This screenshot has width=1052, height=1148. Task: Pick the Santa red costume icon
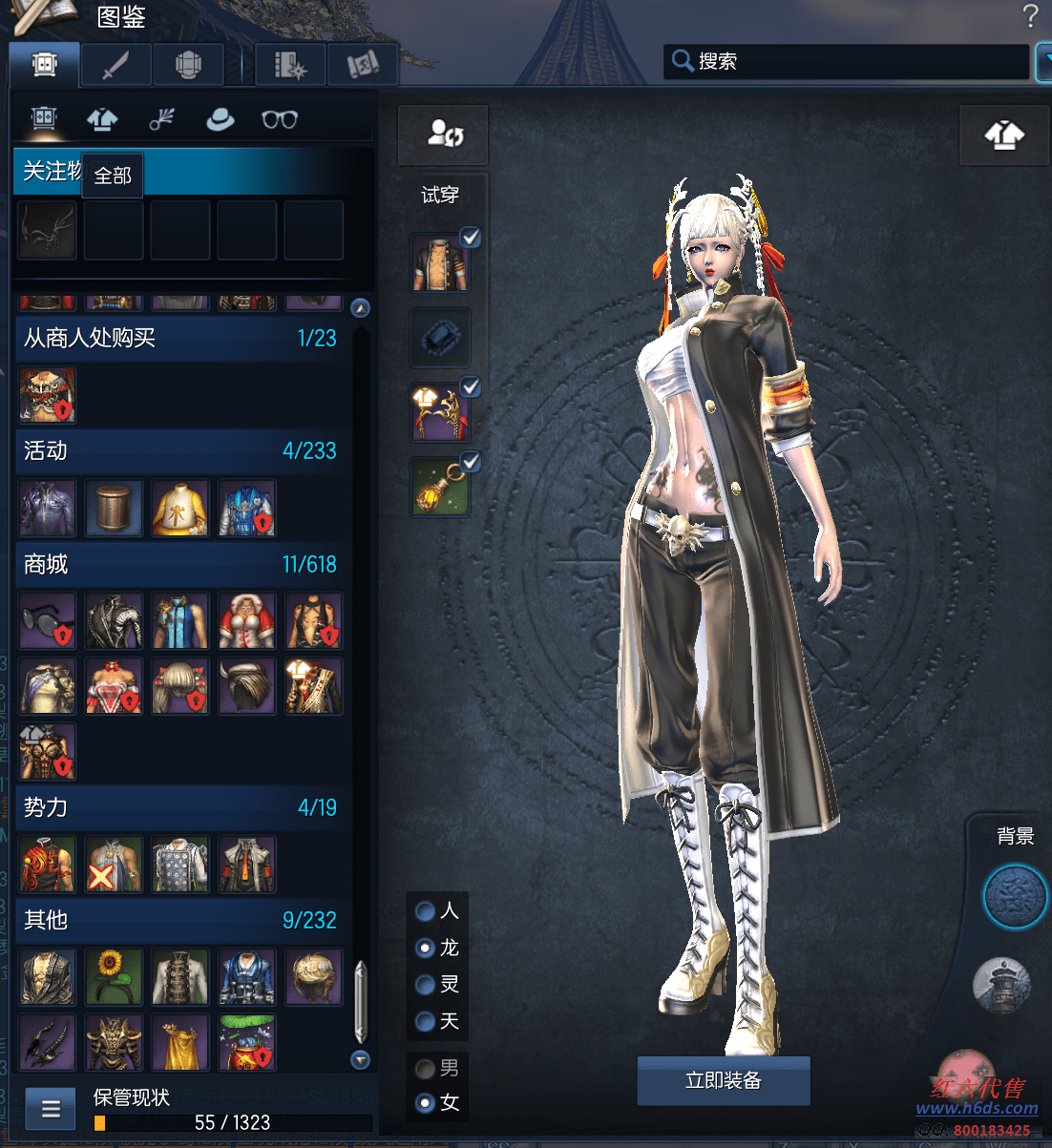click(x=247, y=621)
